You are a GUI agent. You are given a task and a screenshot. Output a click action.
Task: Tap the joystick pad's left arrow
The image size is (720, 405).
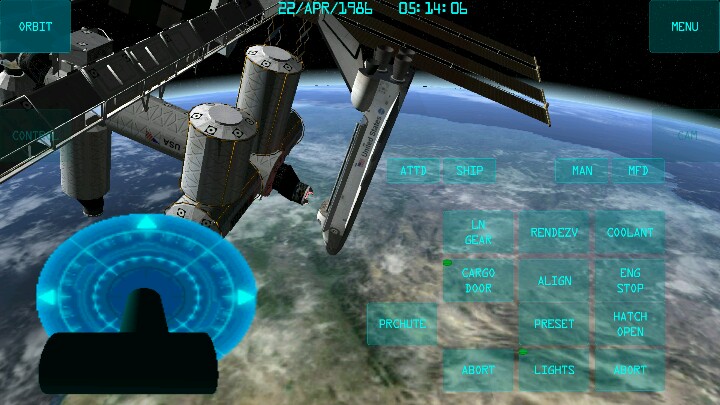47,296
